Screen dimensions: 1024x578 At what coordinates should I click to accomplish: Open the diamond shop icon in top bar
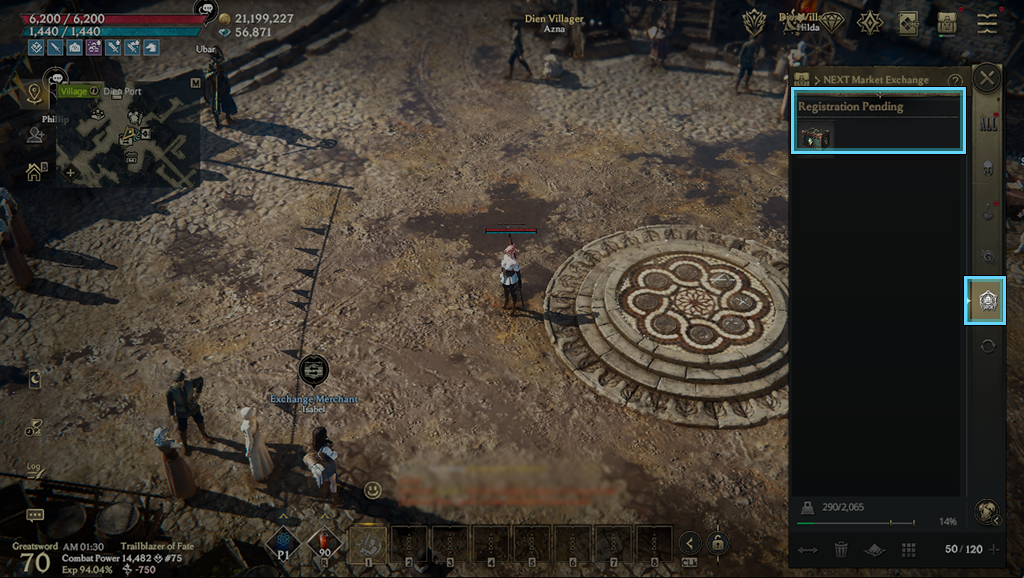click(x=832, y=23)
